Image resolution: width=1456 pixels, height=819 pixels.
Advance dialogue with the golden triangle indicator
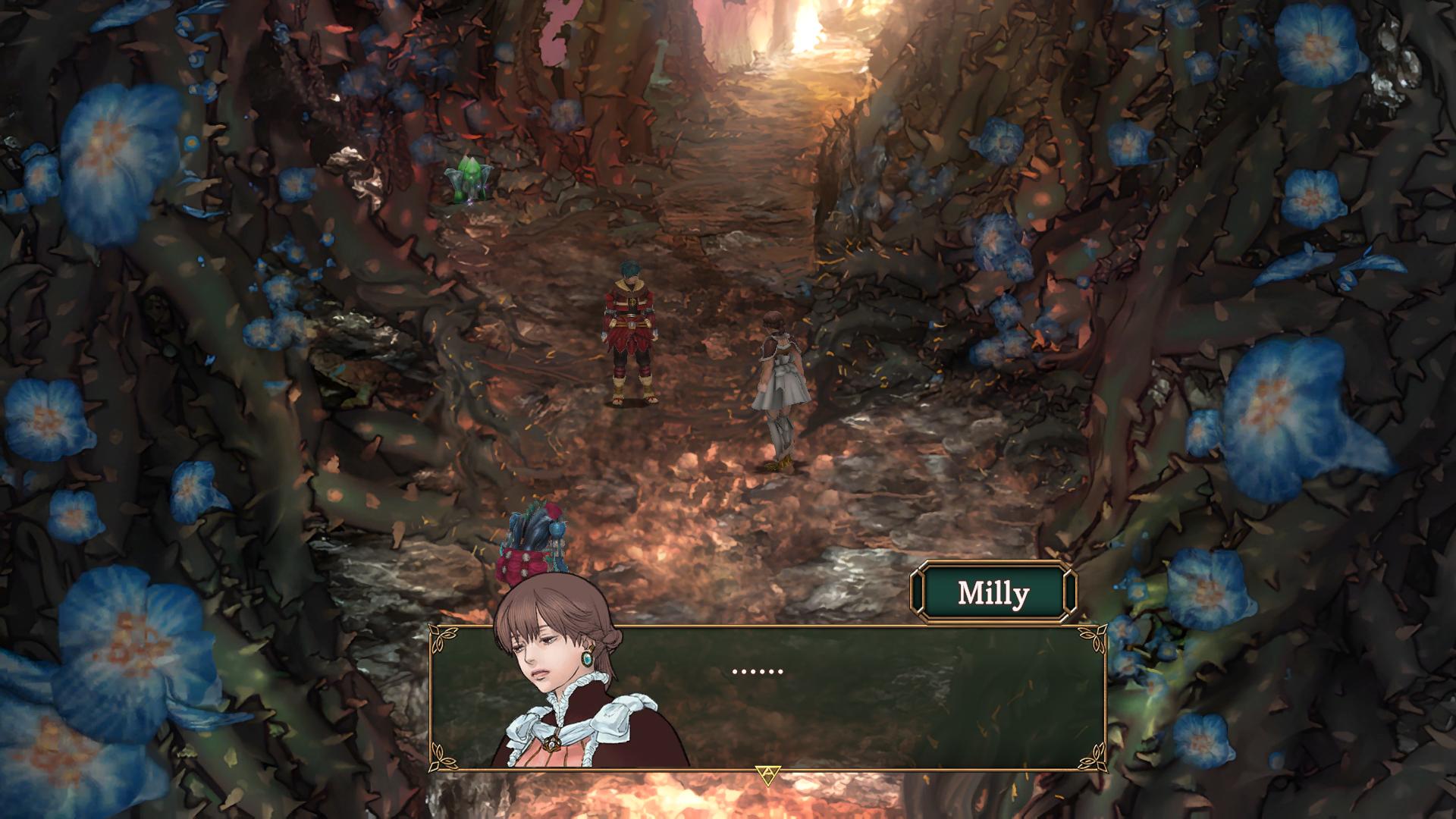coord(767,775)
